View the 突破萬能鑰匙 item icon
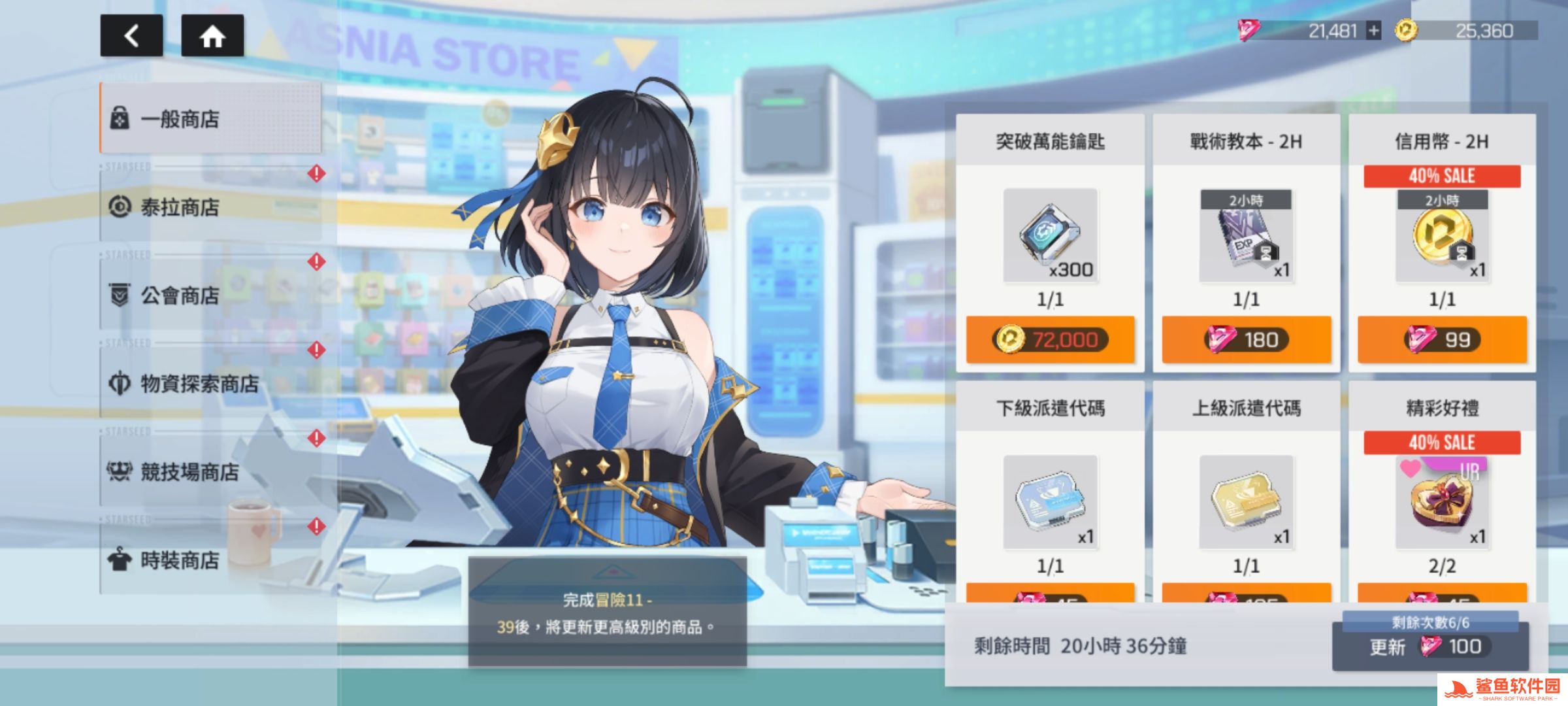 1050,235
